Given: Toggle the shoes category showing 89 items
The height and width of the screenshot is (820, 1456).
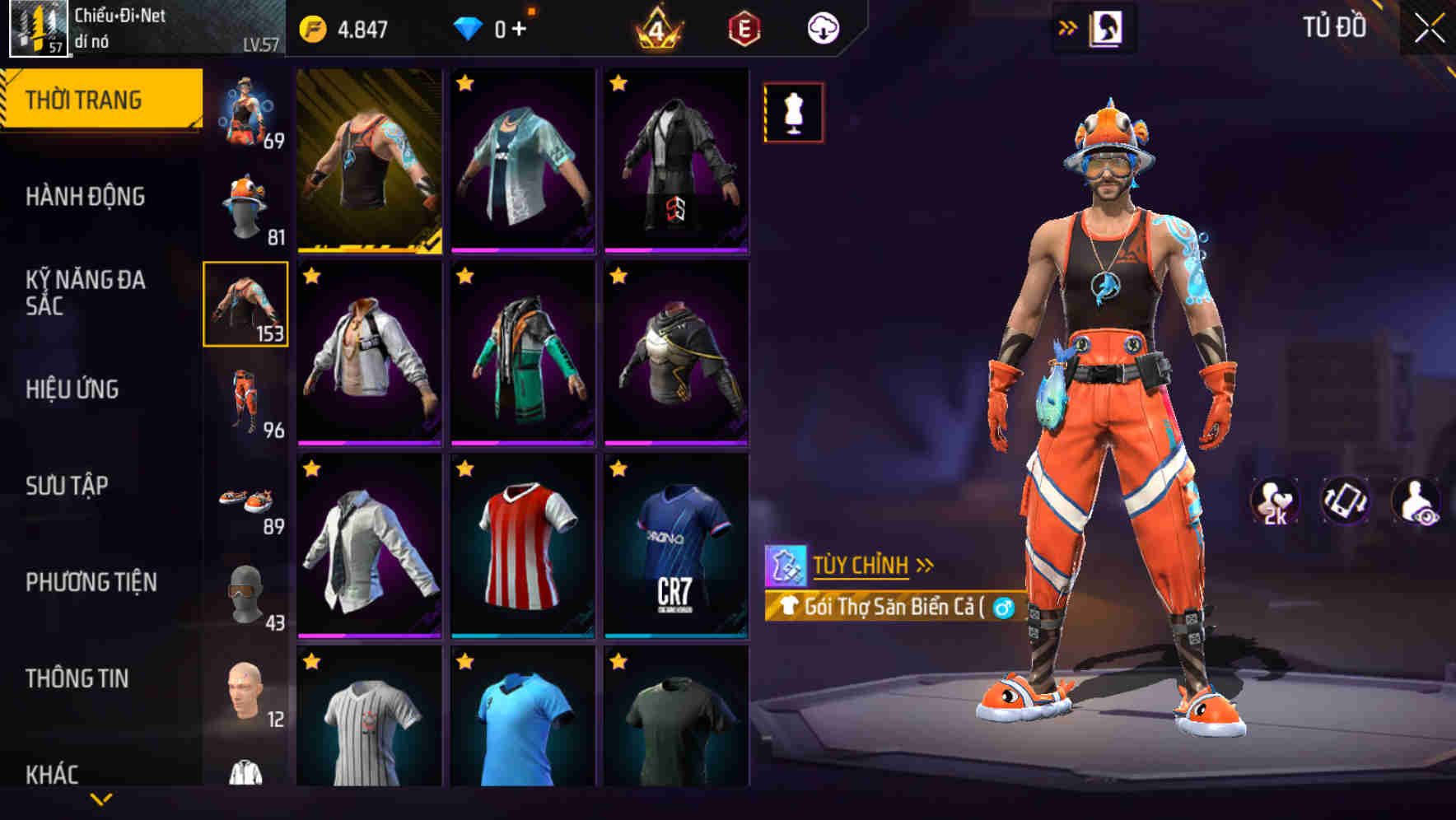Looking at the screenshot, I should pos(246,494).
